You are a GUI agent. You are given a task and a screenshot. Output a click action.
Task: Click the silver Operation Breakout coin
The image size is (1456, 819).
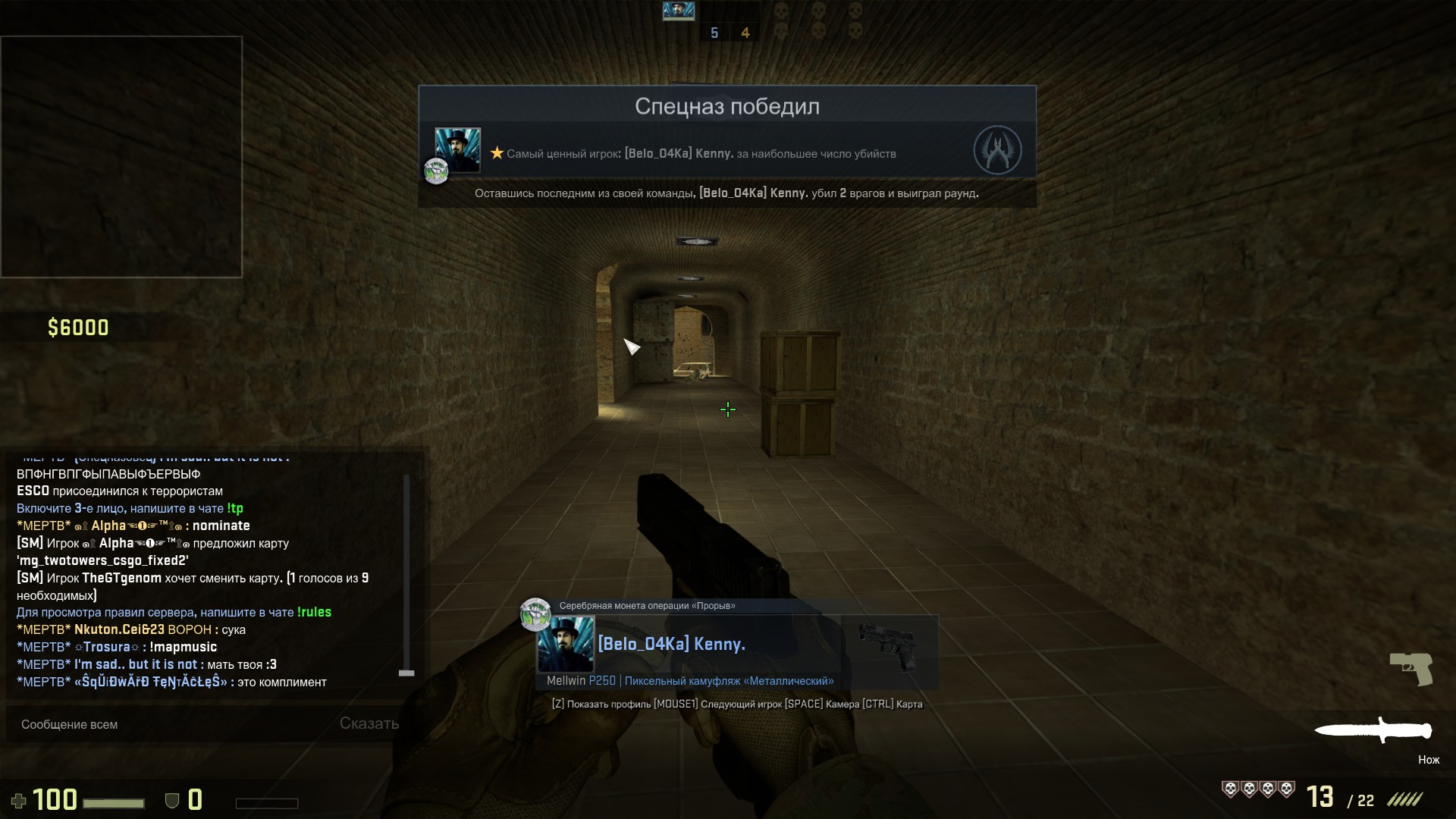tap(535, 614)
